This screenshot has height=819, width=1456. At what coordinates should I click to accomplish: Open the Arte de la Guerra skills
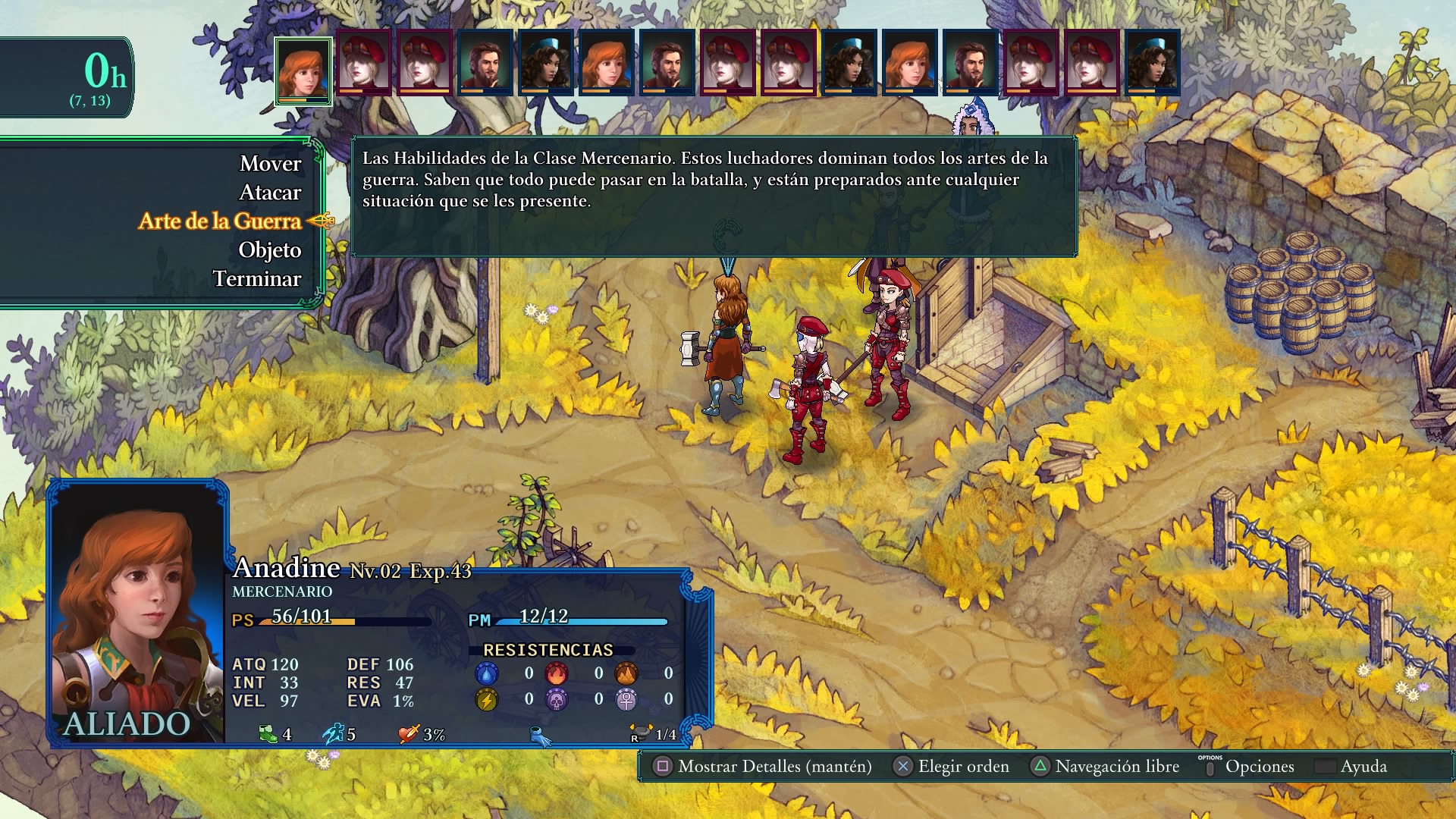click(220, 221)
